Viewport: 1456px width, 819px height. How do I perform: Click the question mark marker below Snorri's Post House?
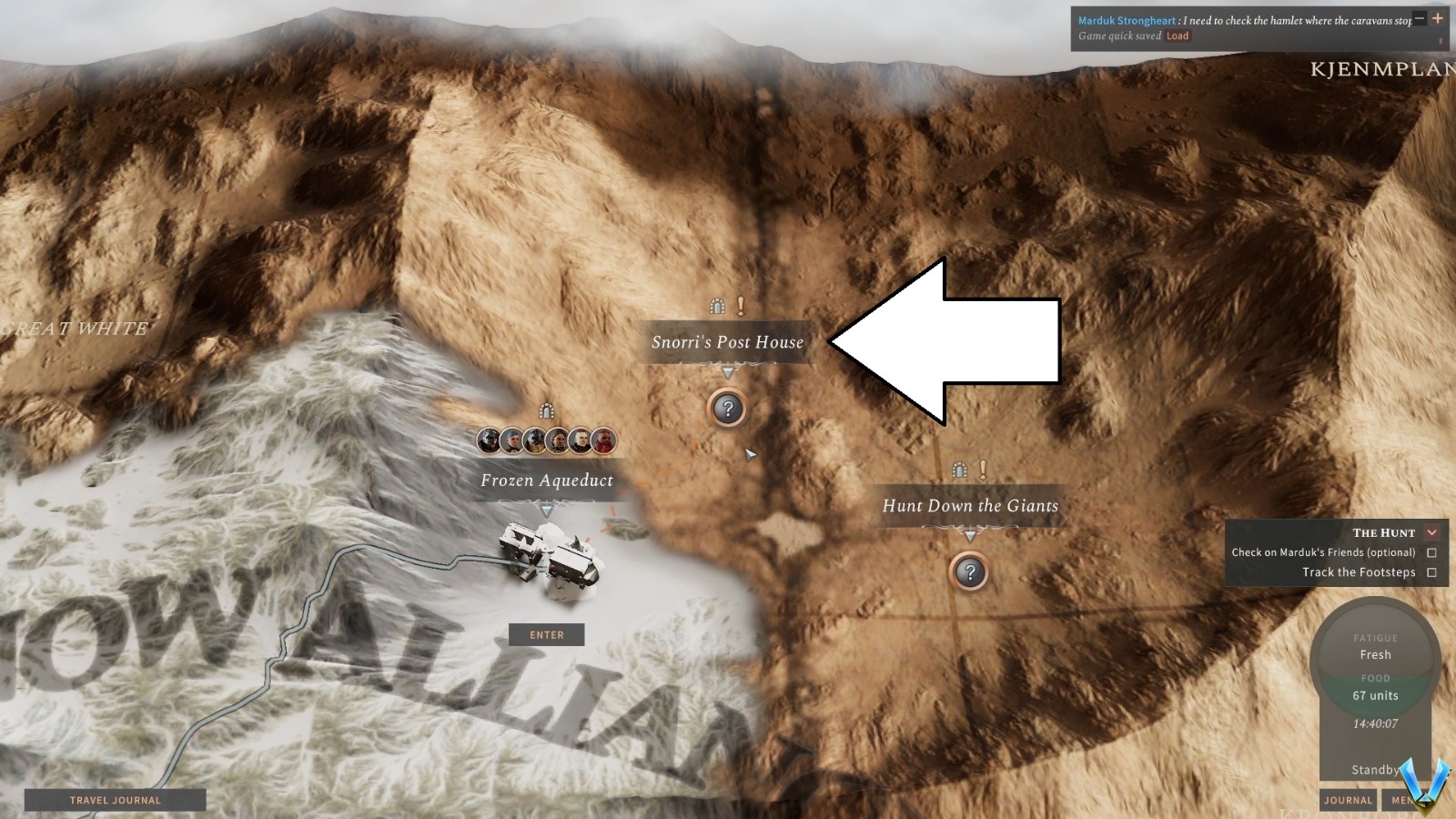tap(726, 408)
